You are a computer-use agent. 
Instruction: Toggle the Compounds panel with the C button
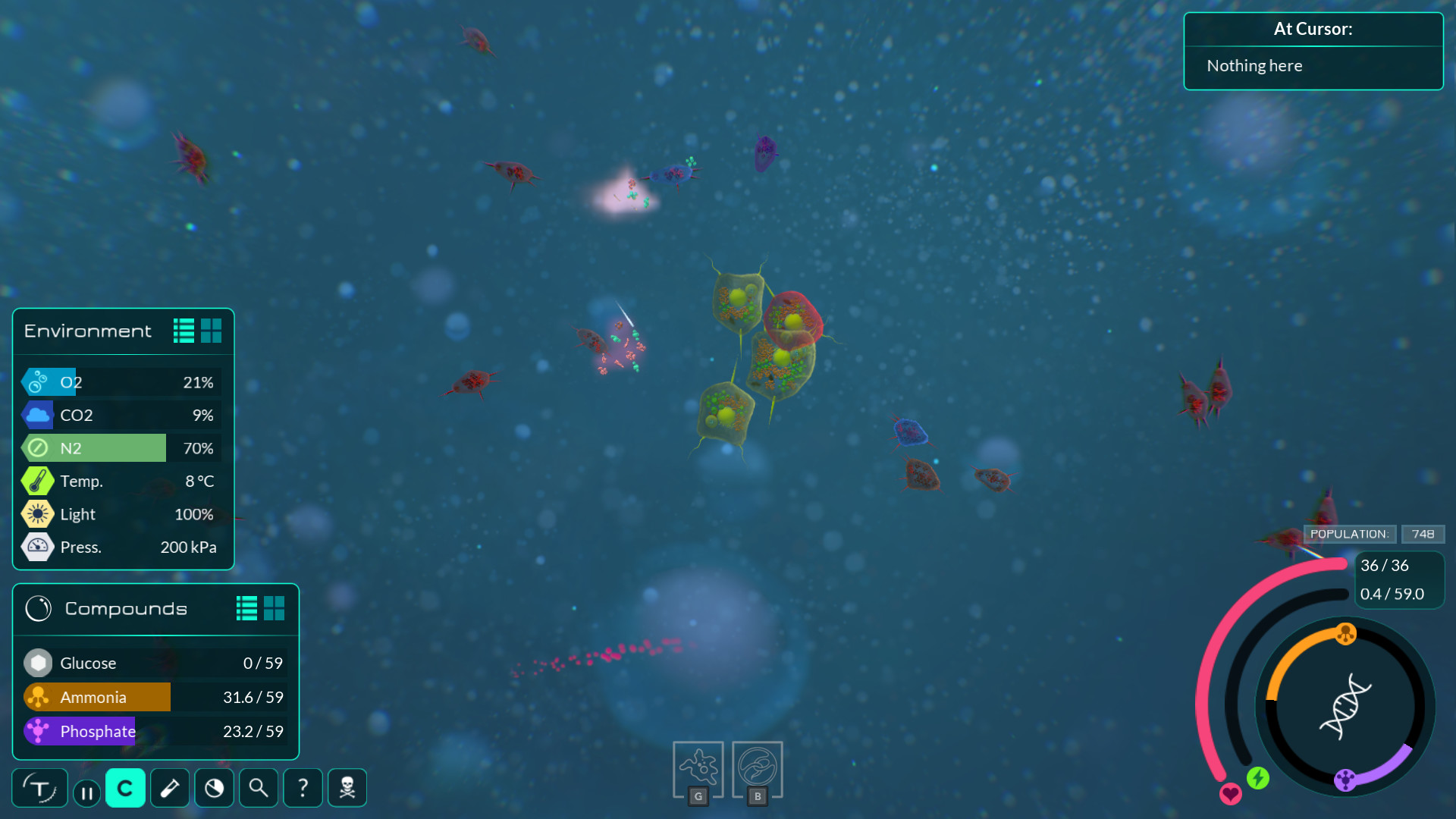pyautogui.click(x=125, y=788)
